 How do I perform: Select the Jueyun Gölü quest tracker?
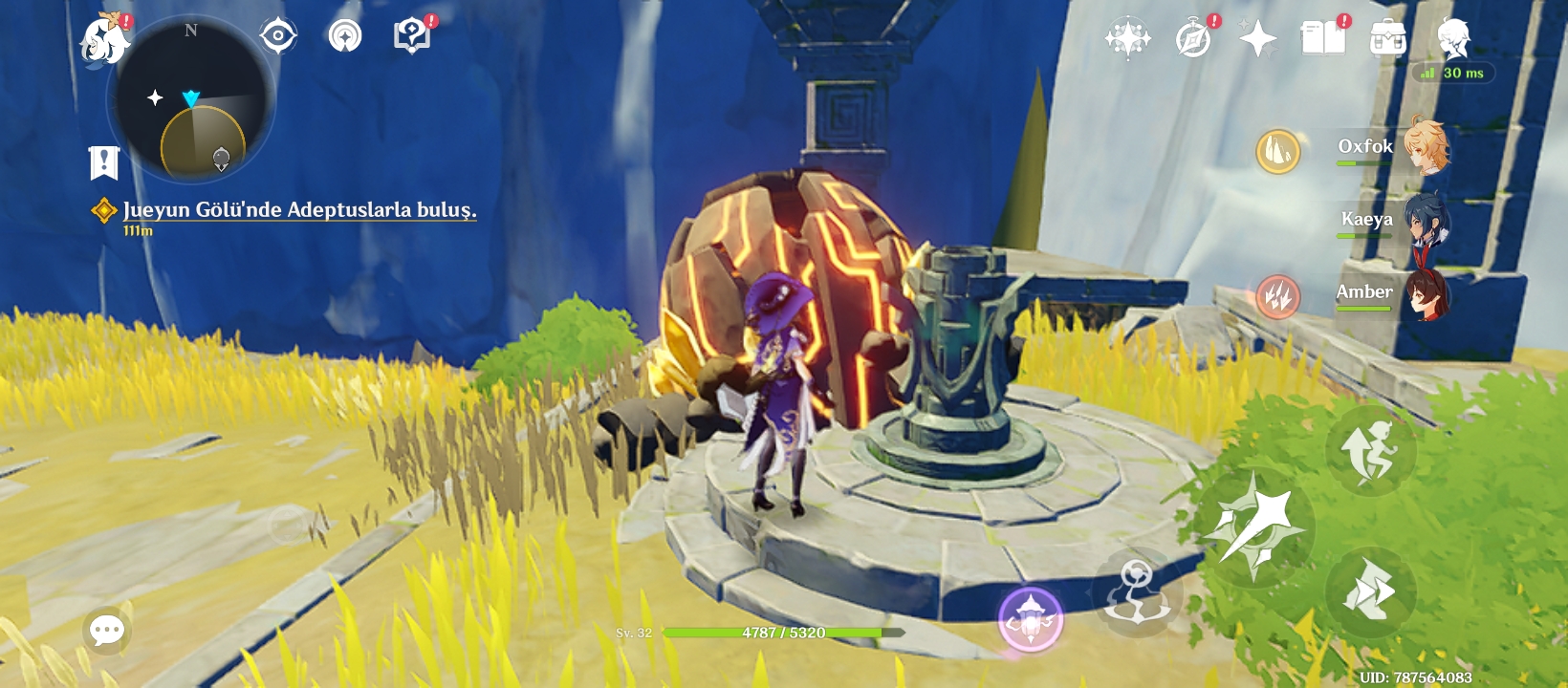pyautogui.click(x=298, y=210)
